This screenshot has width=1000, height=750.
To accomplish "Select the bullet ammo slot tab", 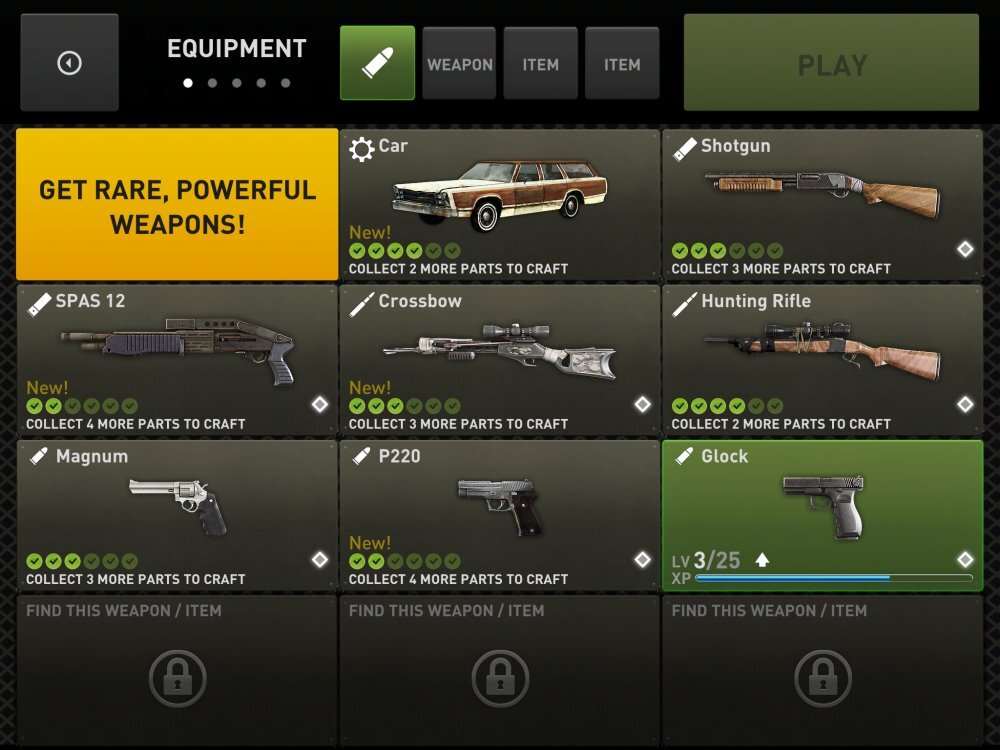I will (377, 63).
